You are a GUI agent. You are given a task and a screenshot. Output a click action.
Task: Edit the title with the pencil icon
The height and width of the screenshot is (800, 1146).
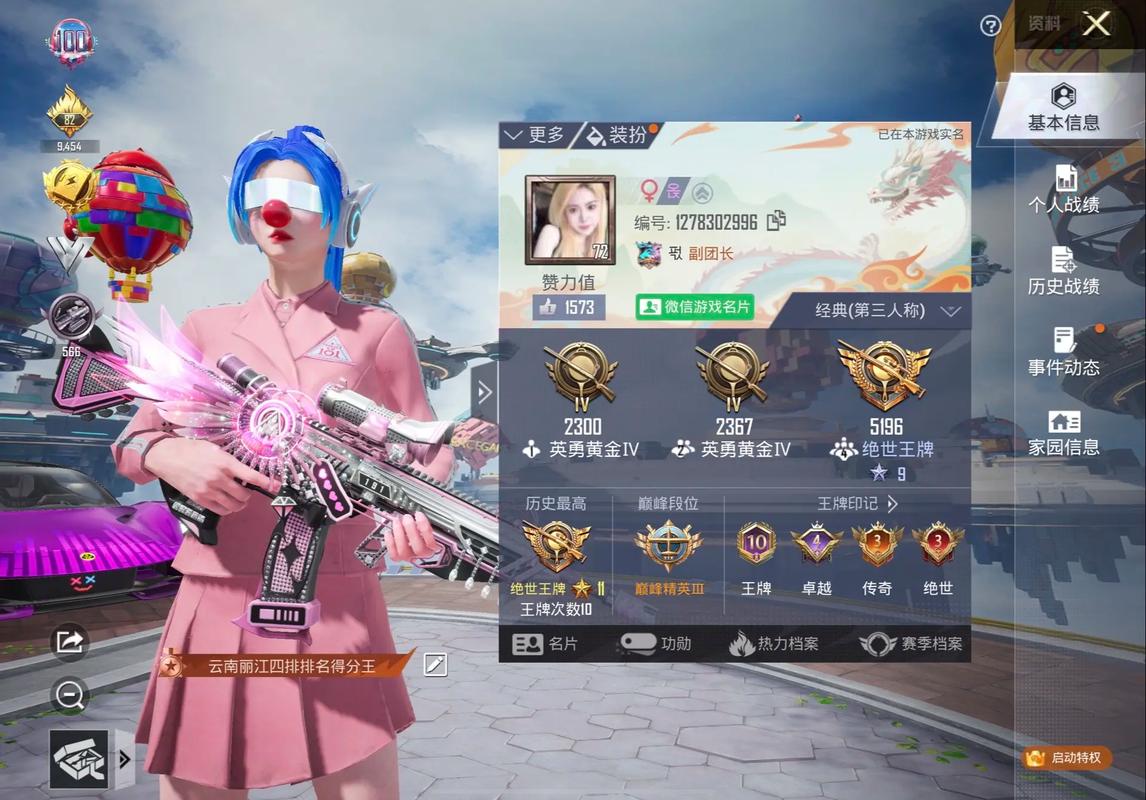435,664
